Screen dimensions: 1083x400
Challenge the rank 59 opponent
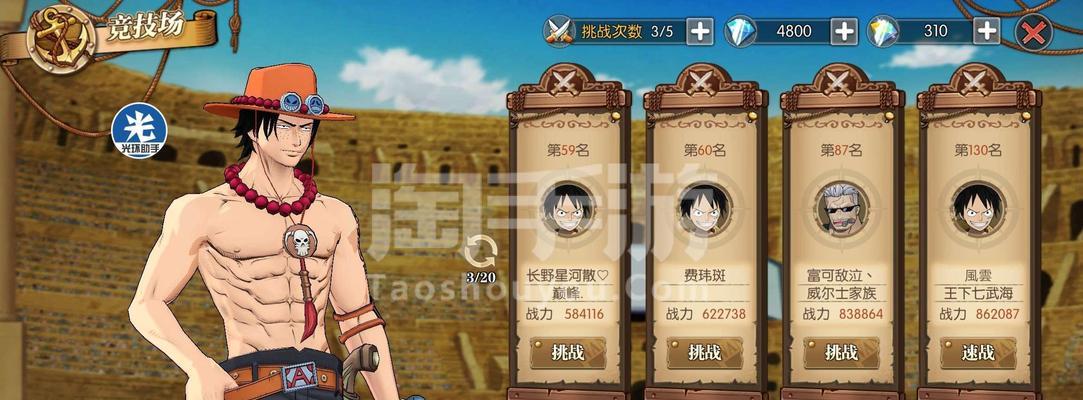567,352
